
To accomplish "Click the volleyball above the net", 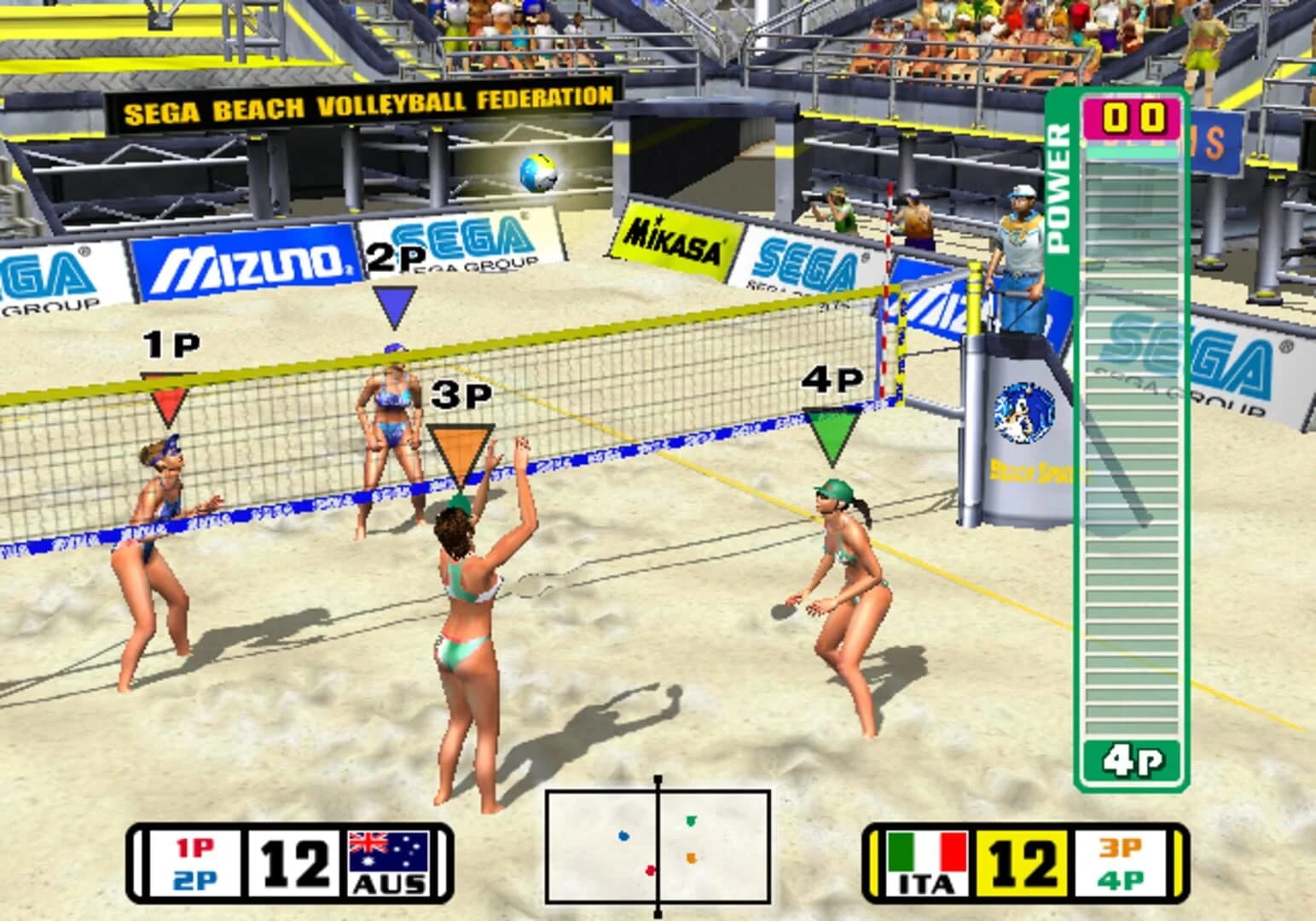I will pyautogui.click(x=540, y=172).
